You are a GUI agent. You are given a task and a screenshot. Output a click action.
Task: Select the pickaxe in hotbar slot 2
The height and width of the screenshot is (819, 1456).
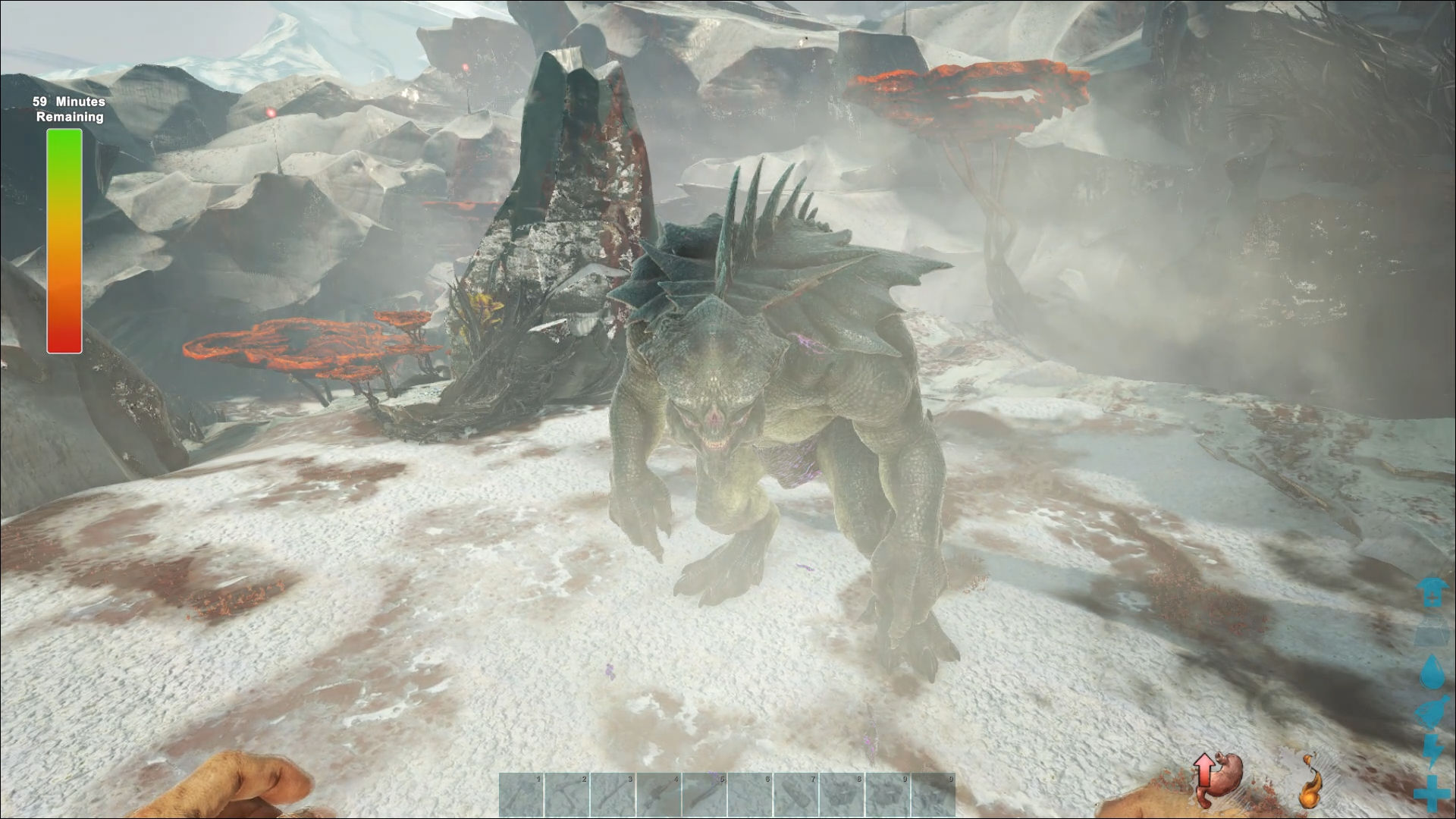567,795
